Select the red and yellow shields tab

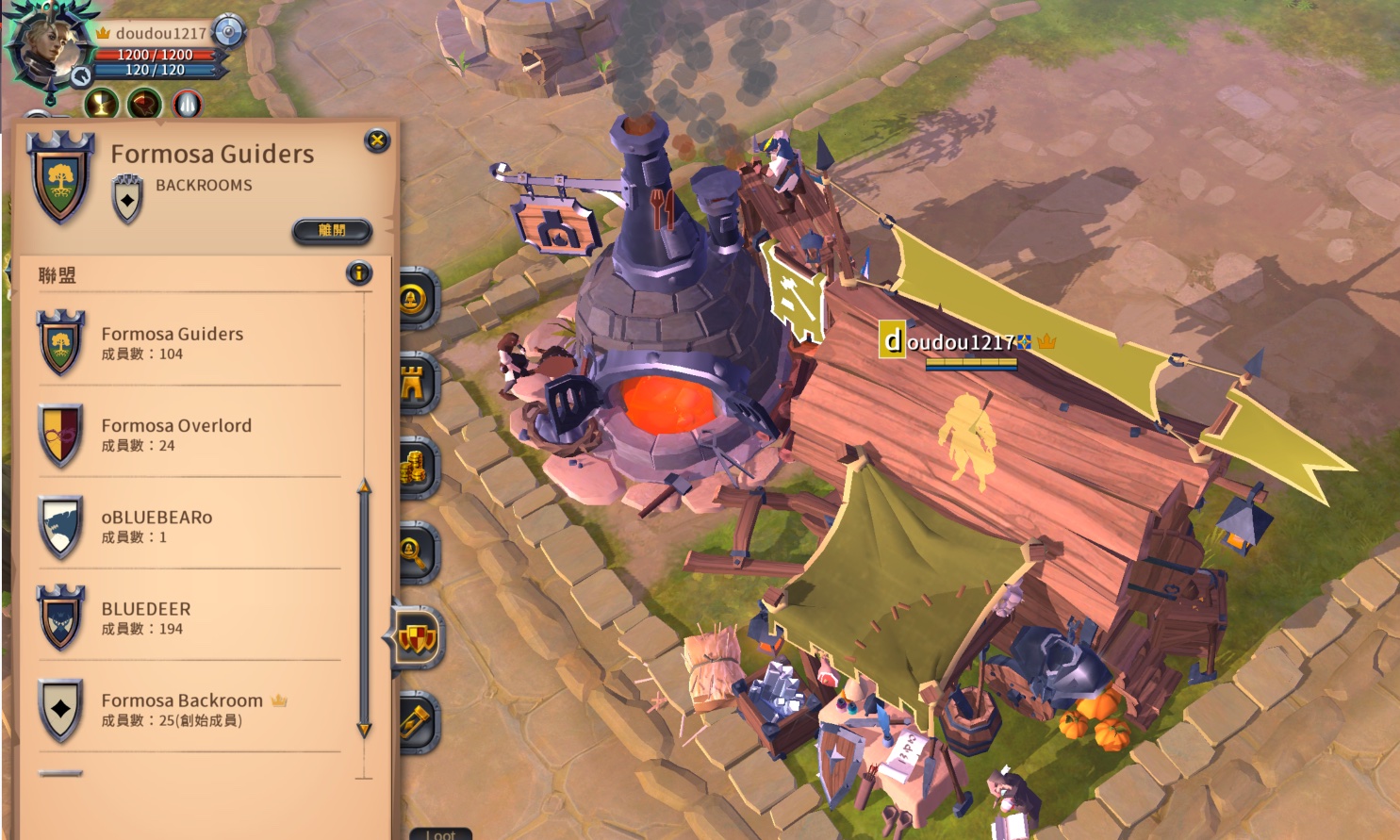[x=417, y=639]
